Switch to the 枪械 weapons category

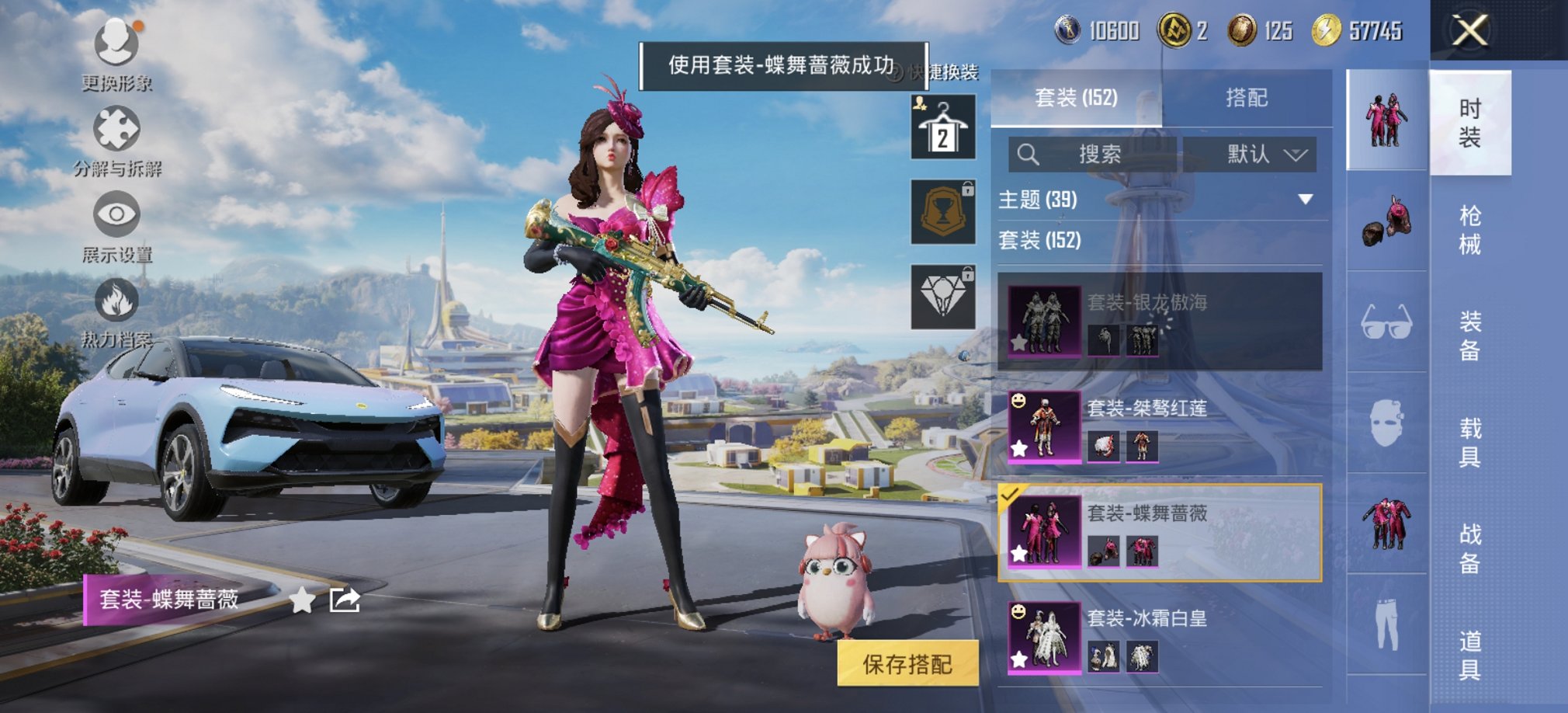1473,229
